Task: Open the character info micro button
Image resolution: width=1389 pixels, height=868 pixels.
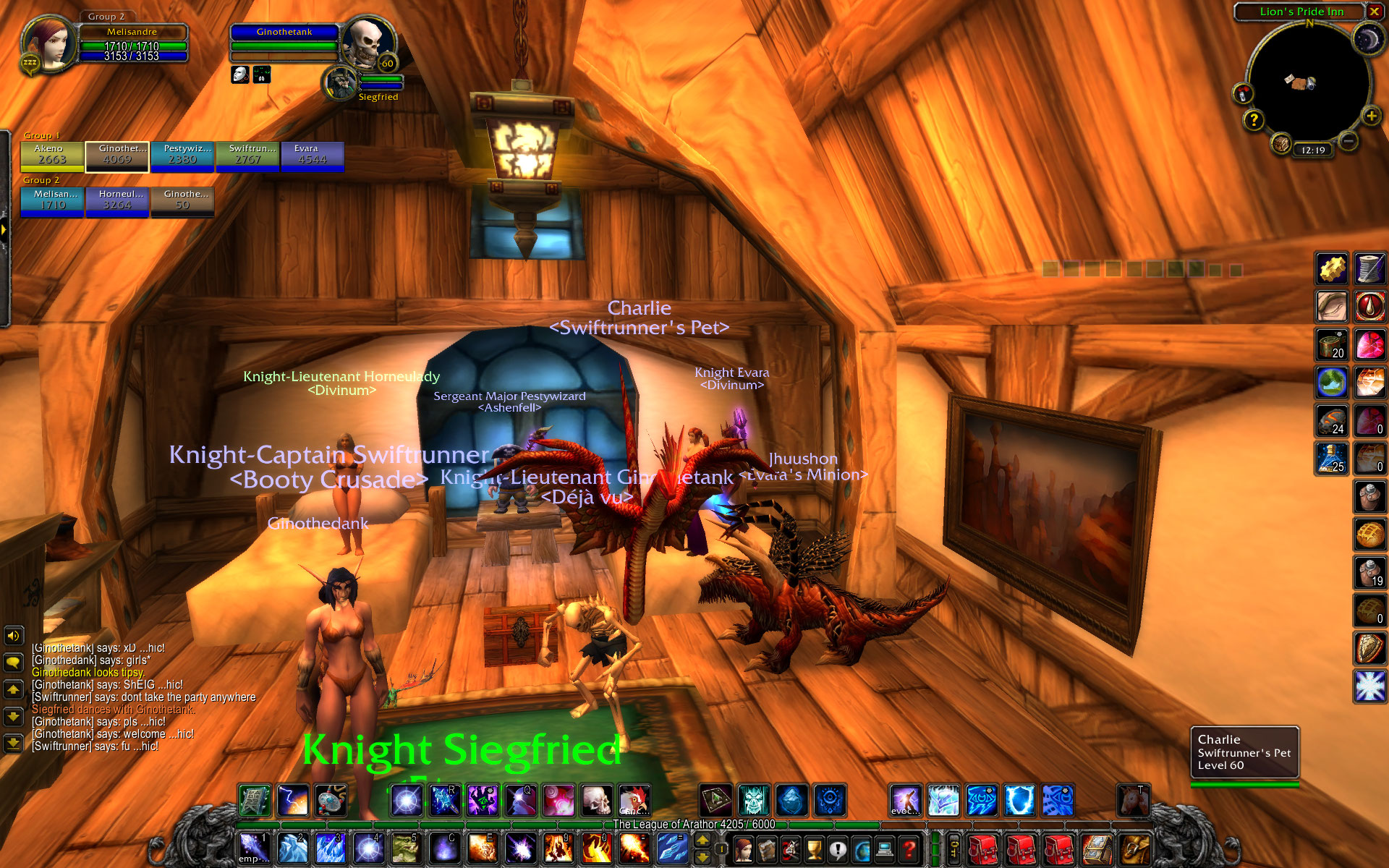Action: coord(743,848)
